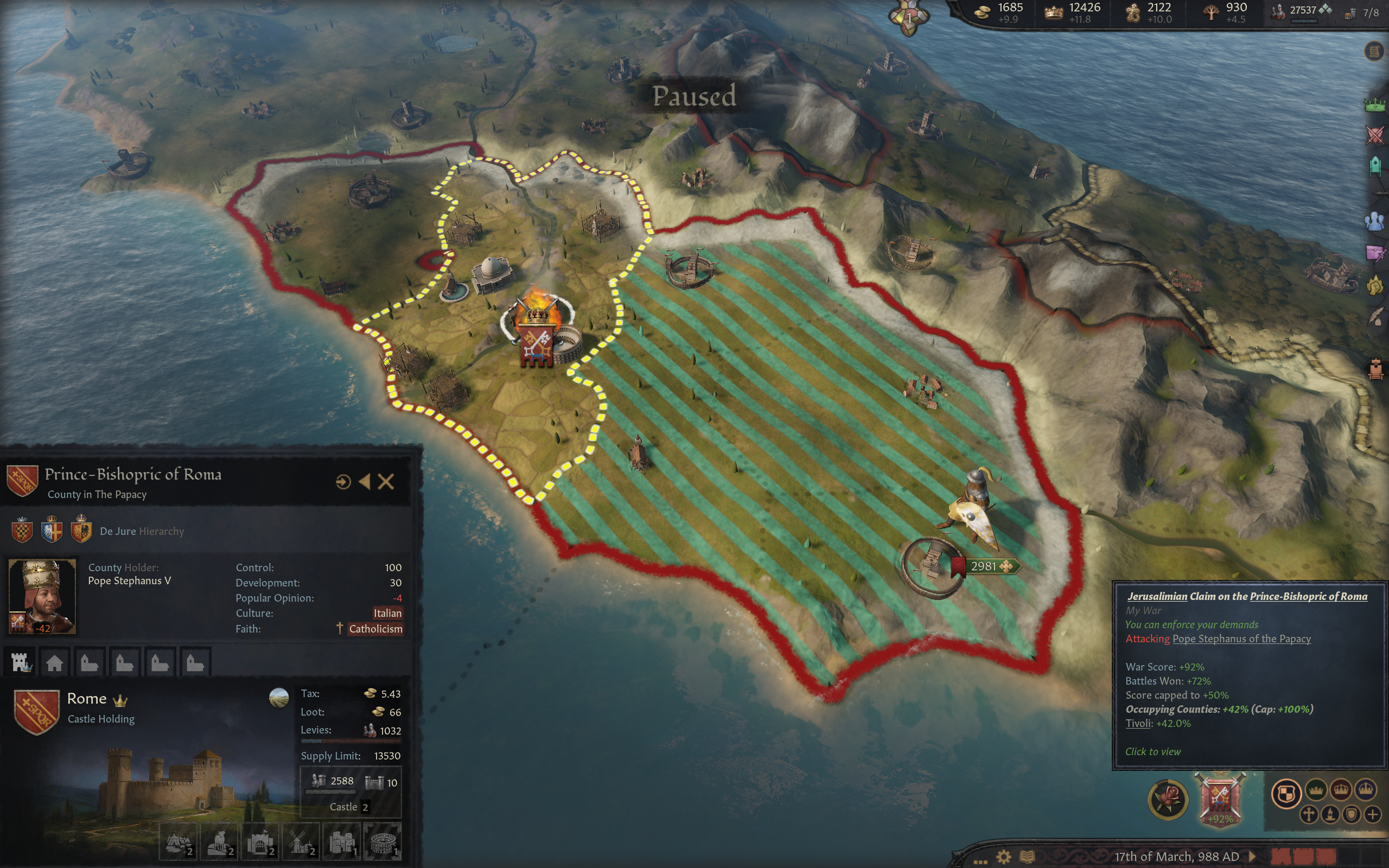Open the Military menu with crossed swords icon
Image resolution: width=1389 pixels, height=868 pixels.
click(1375, 136)
